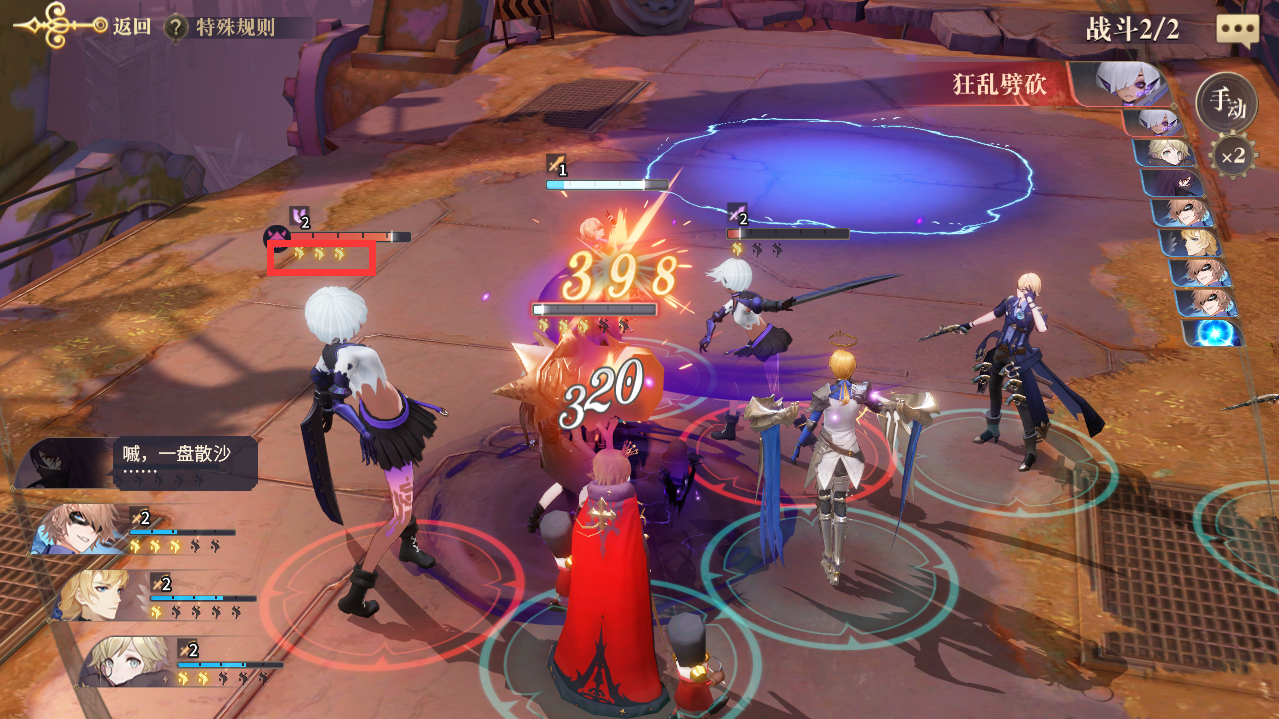Open the 特殊规则 special rules info
Image resolution: width=1279 pixels, height=719 pixels.
pyautogui.click(x=222, y=27)
